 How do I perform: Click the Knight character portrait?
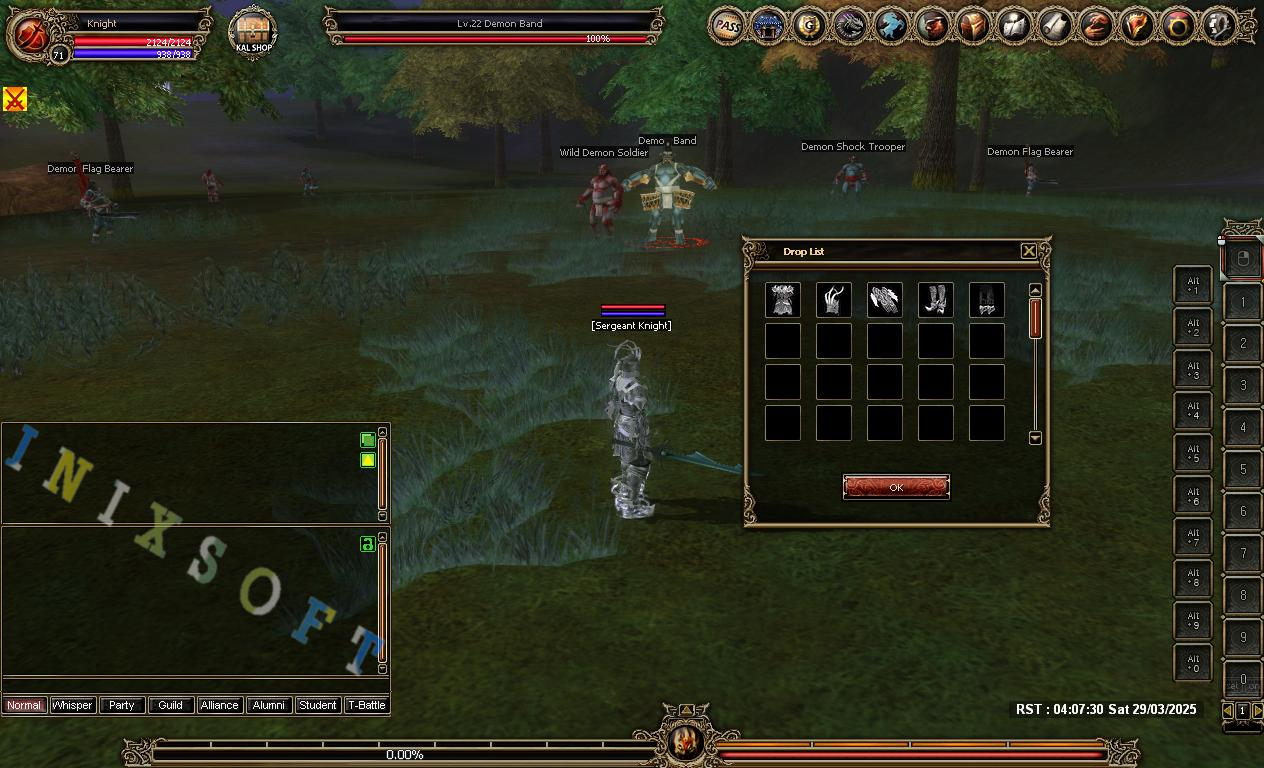tap(29, 34)
